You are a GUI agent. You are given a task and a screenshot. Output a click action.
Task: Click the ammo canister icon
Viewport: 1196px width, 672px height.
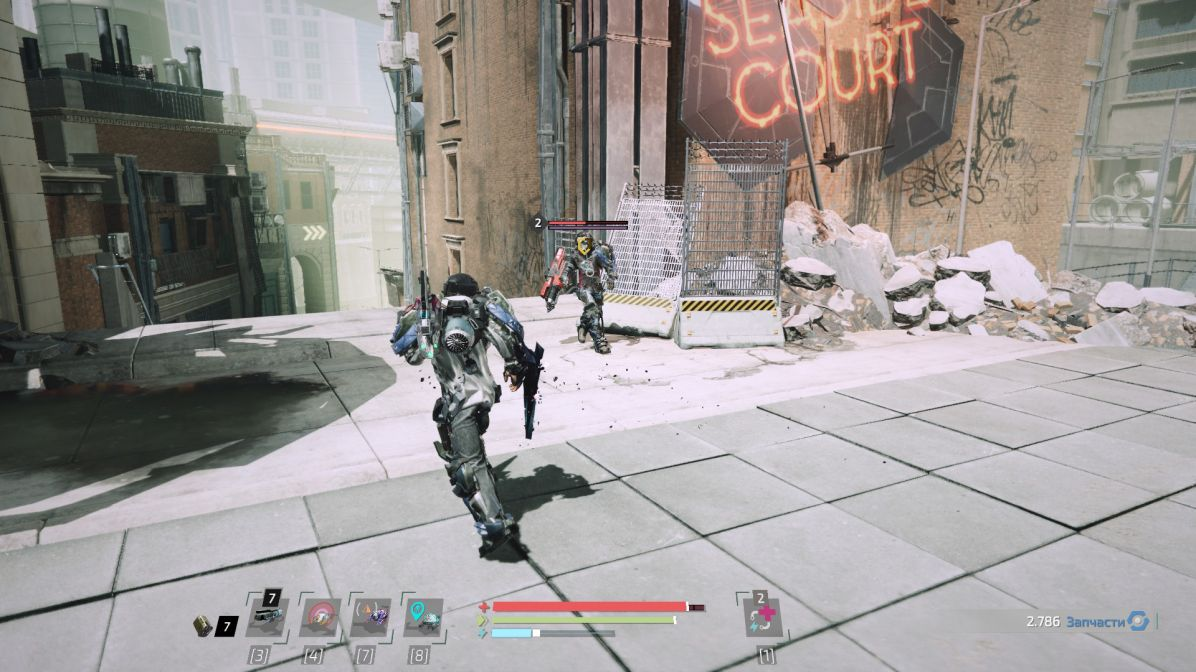coord(202,625)
